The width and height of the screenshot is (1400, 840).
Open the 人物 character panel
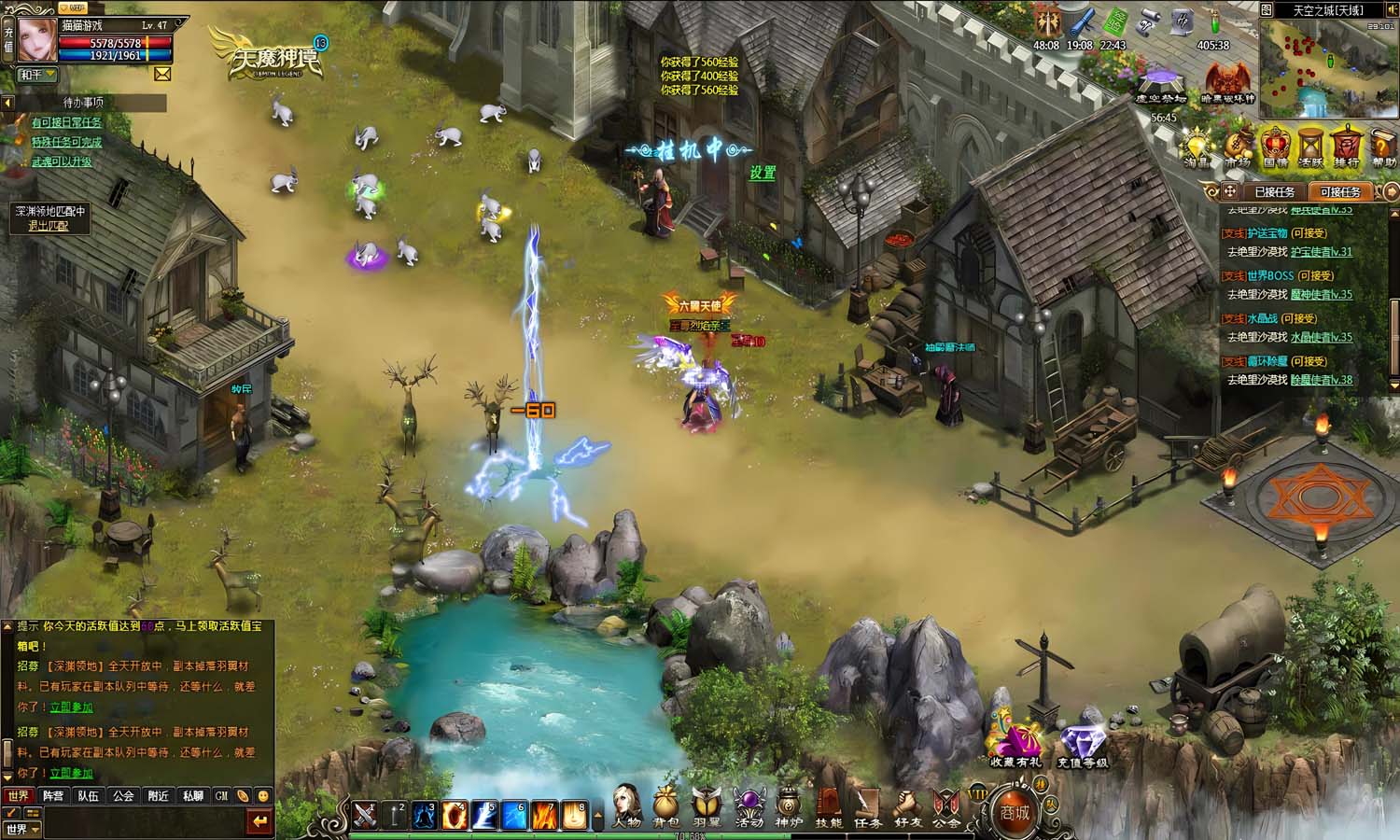coord(627,805)
